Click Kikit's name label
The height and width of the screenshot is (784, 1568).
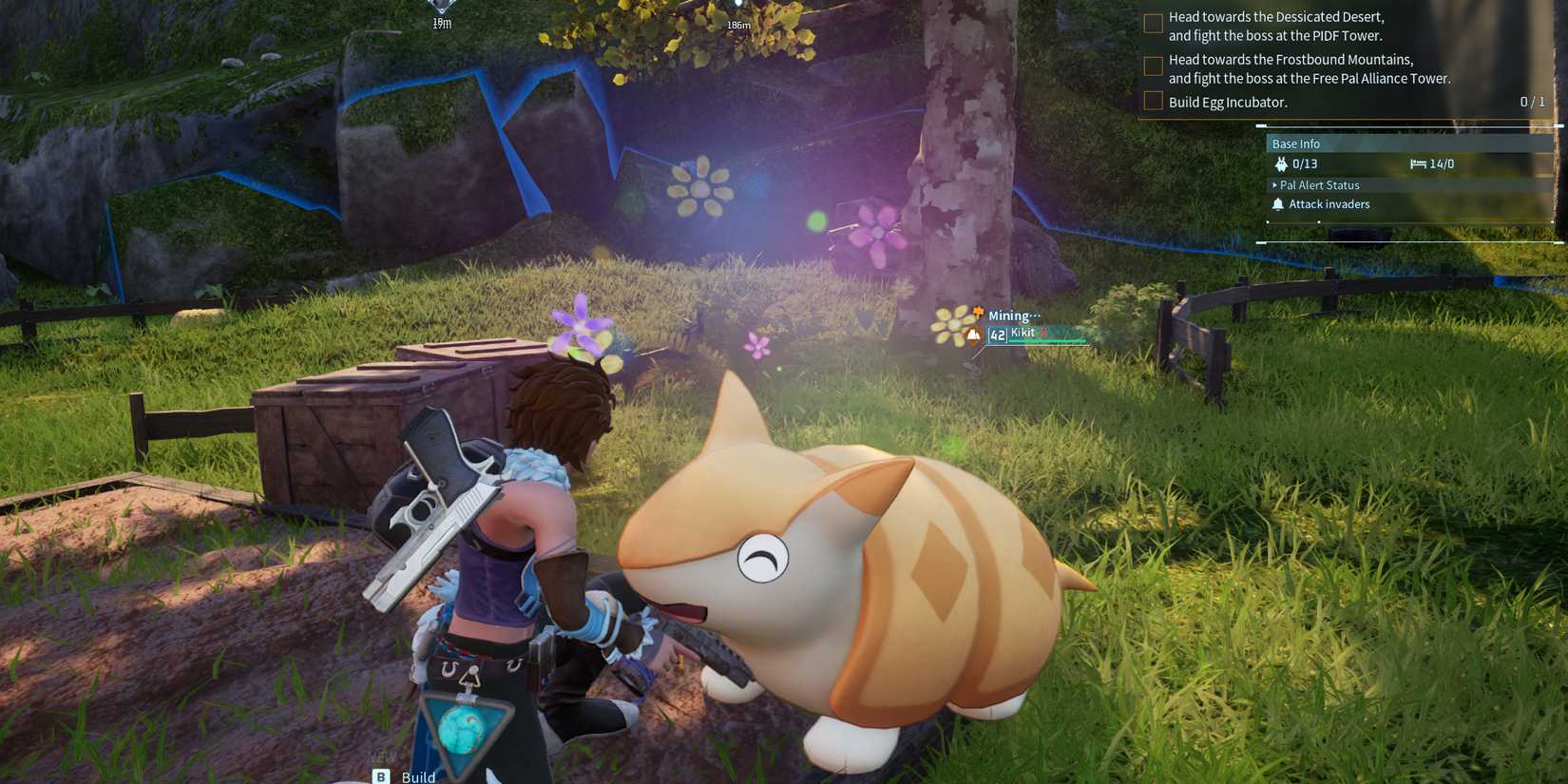tap(1023, 333)
